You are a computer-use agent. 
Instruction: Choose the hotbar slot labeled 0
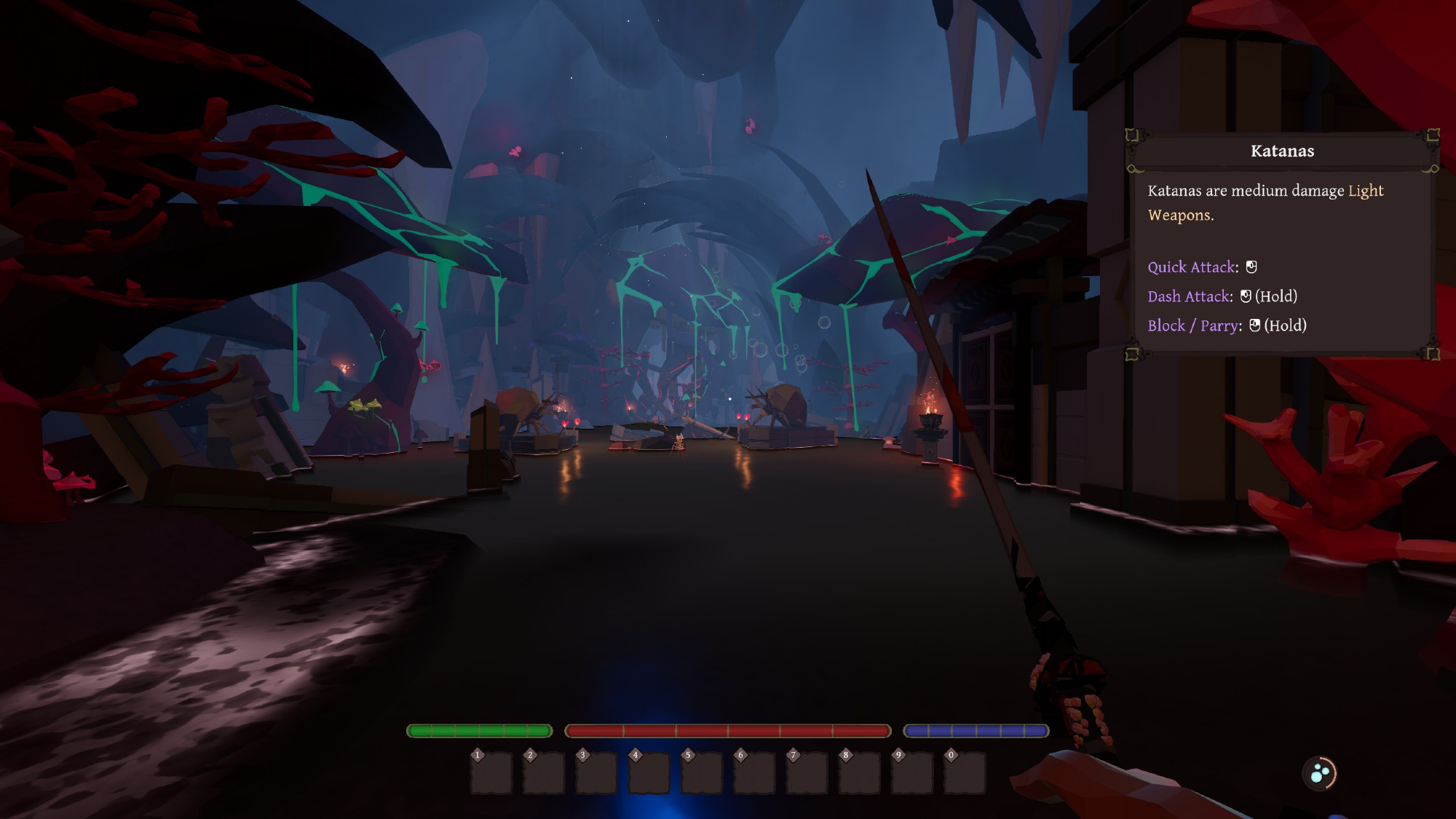[965, 773]
